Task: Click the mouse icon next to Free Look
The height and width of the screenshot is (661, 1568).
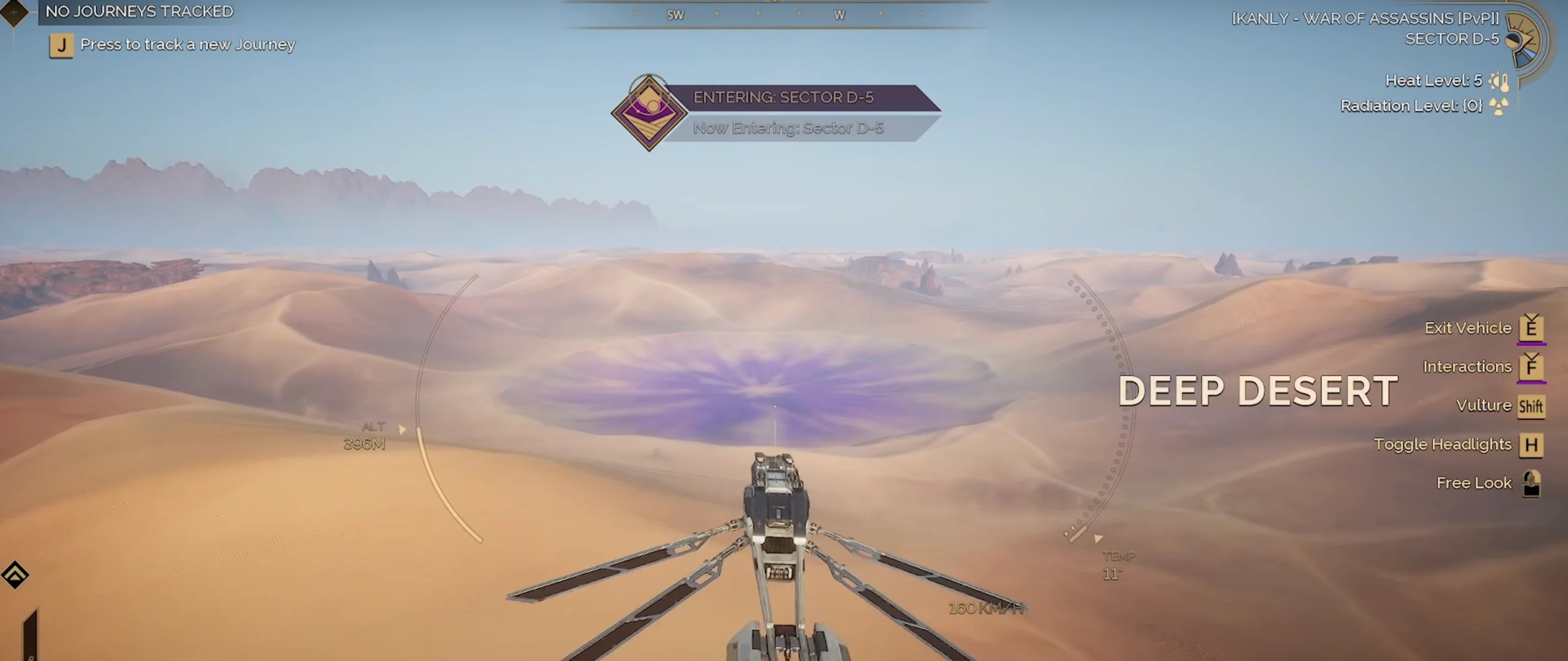Action: pos(1531,483)
